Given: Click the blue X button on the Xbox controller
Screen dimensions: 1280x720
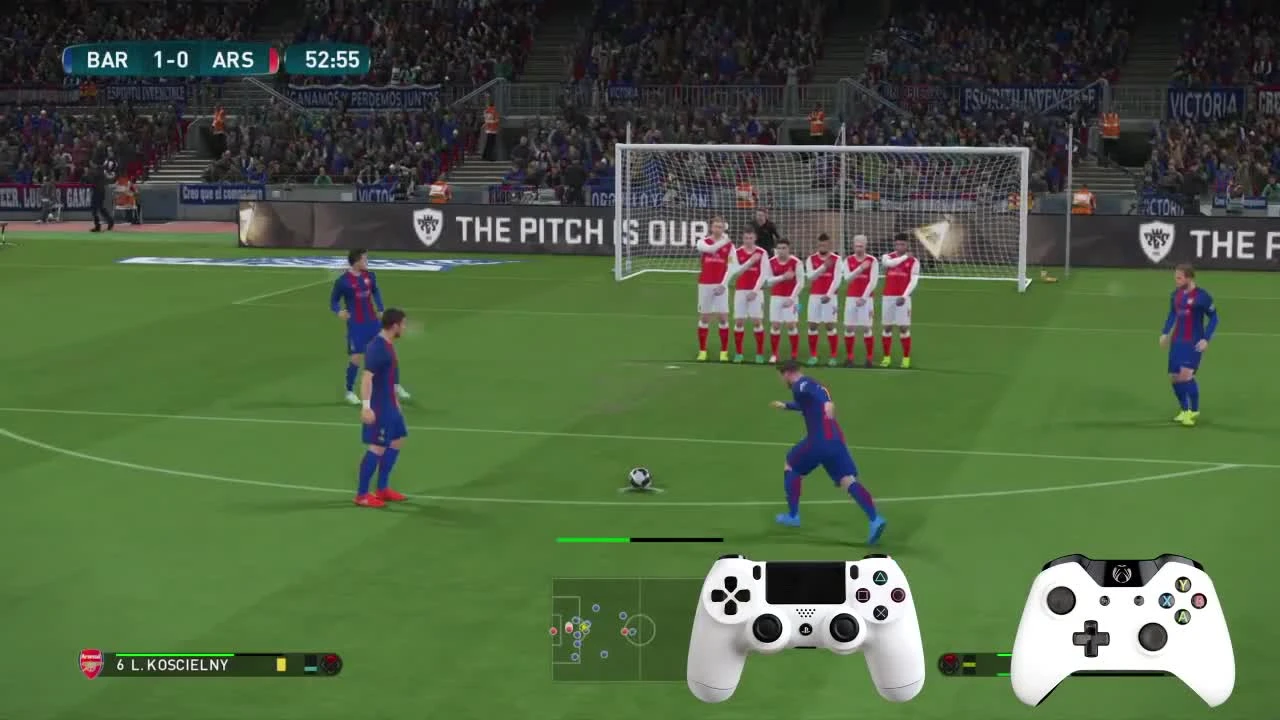Looking at the screenshot, I should pos(1166,601).
